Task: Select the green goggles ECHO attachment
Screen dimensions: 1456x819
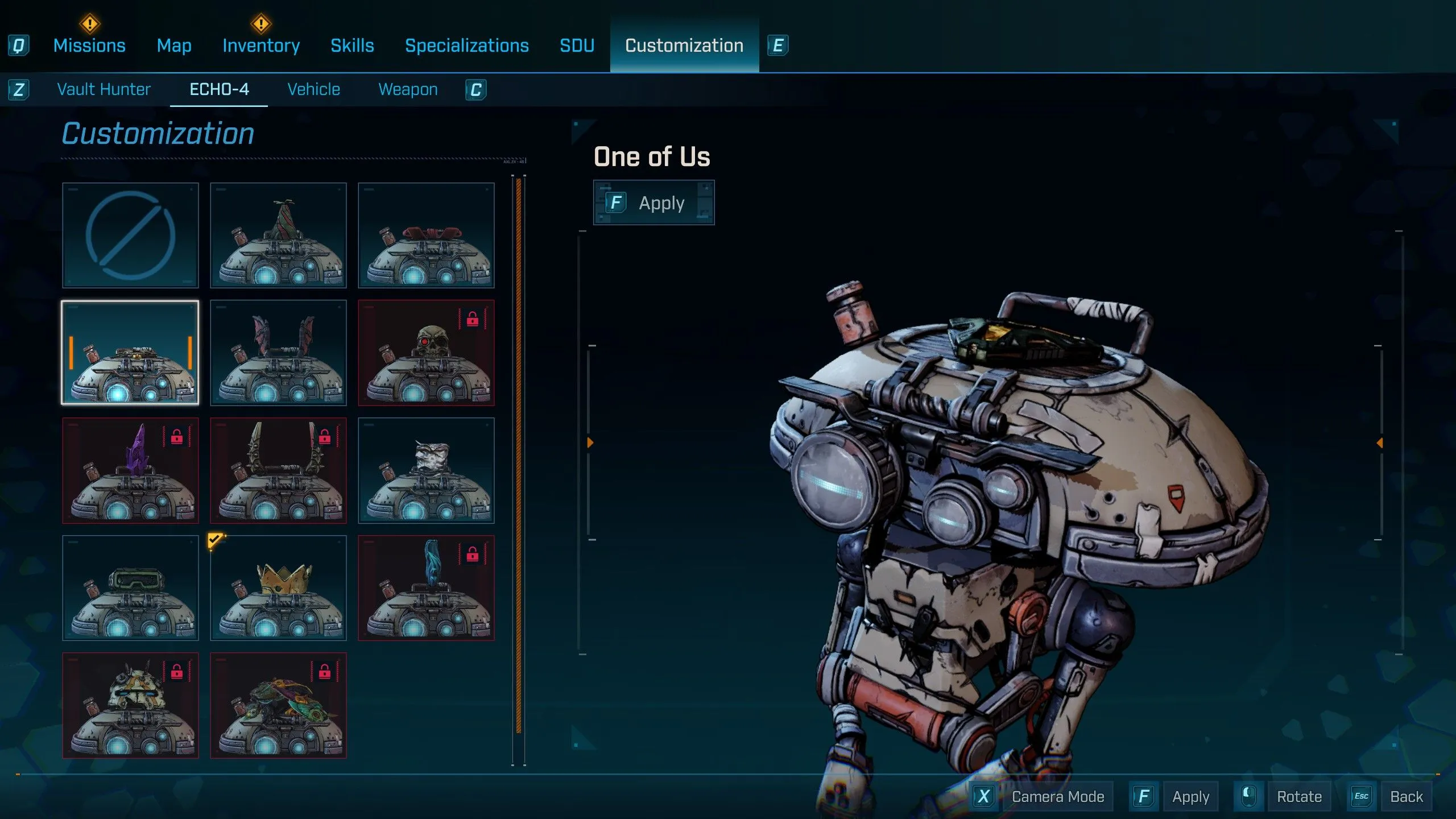Action: pyautogui.click(x=130, y=588)
